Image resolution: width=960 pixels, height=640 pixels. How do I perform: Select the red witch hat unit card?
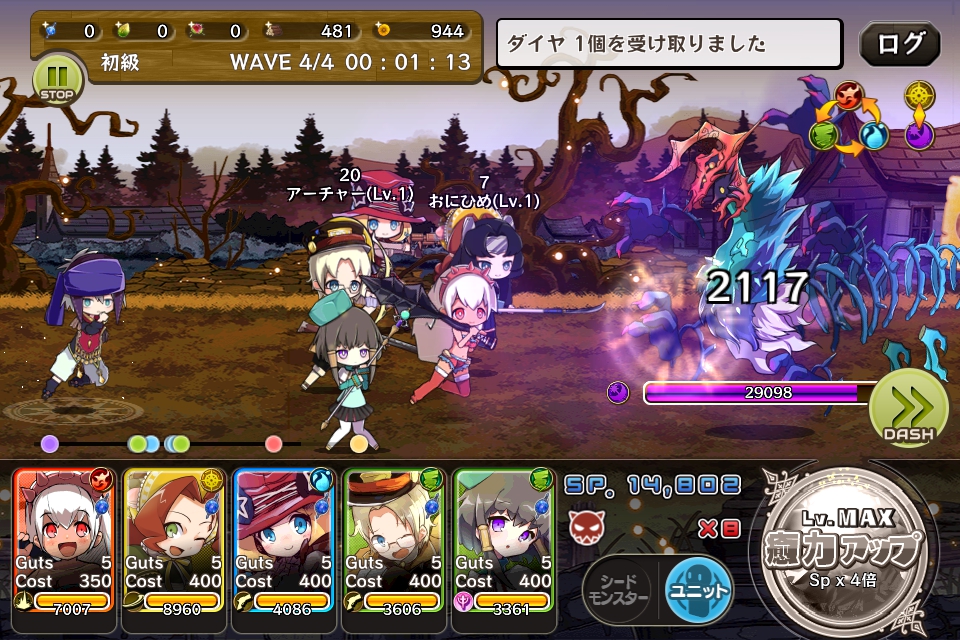(x=283, y=539)
